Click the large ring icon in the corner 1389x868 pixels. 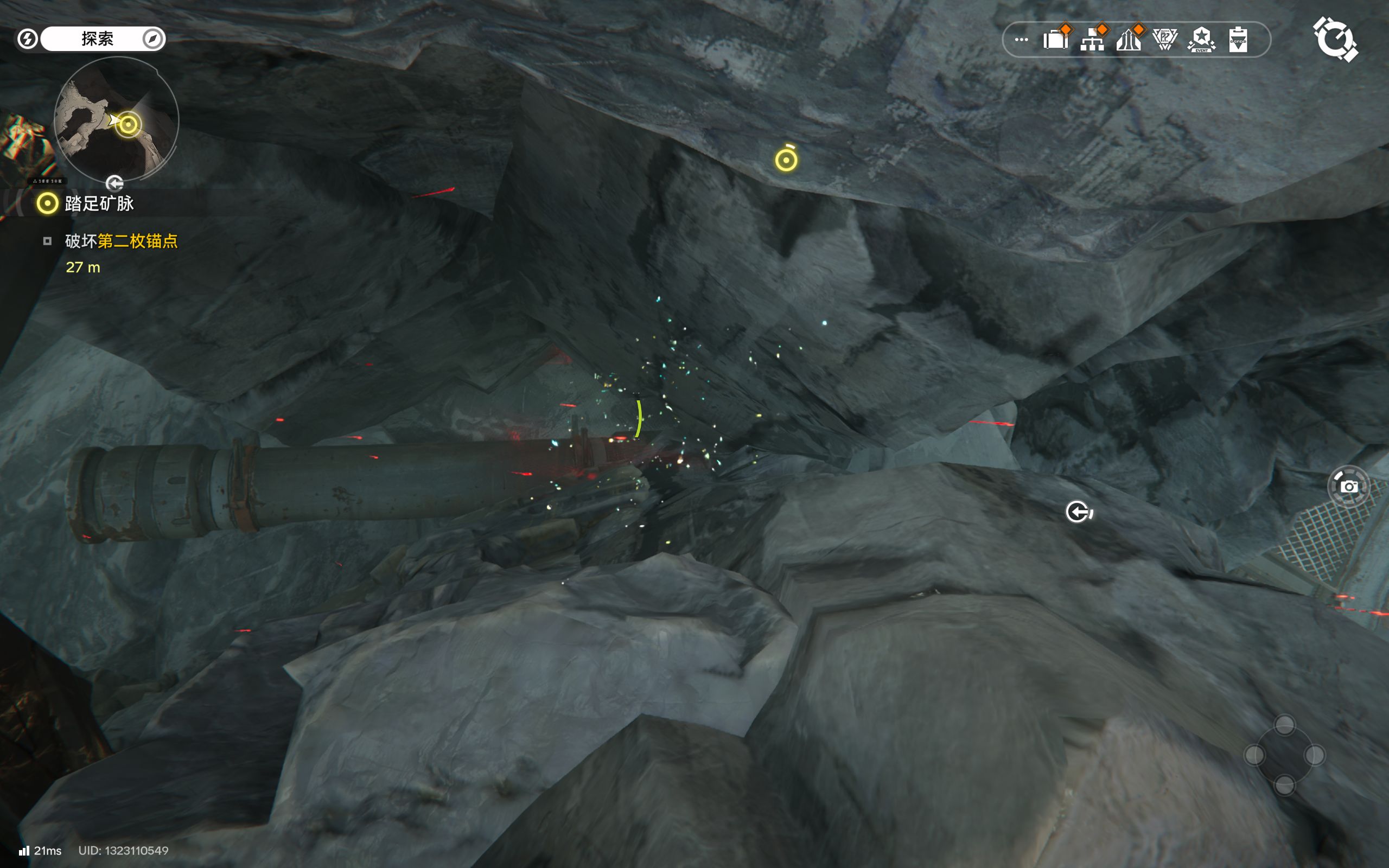point(1336,39)
